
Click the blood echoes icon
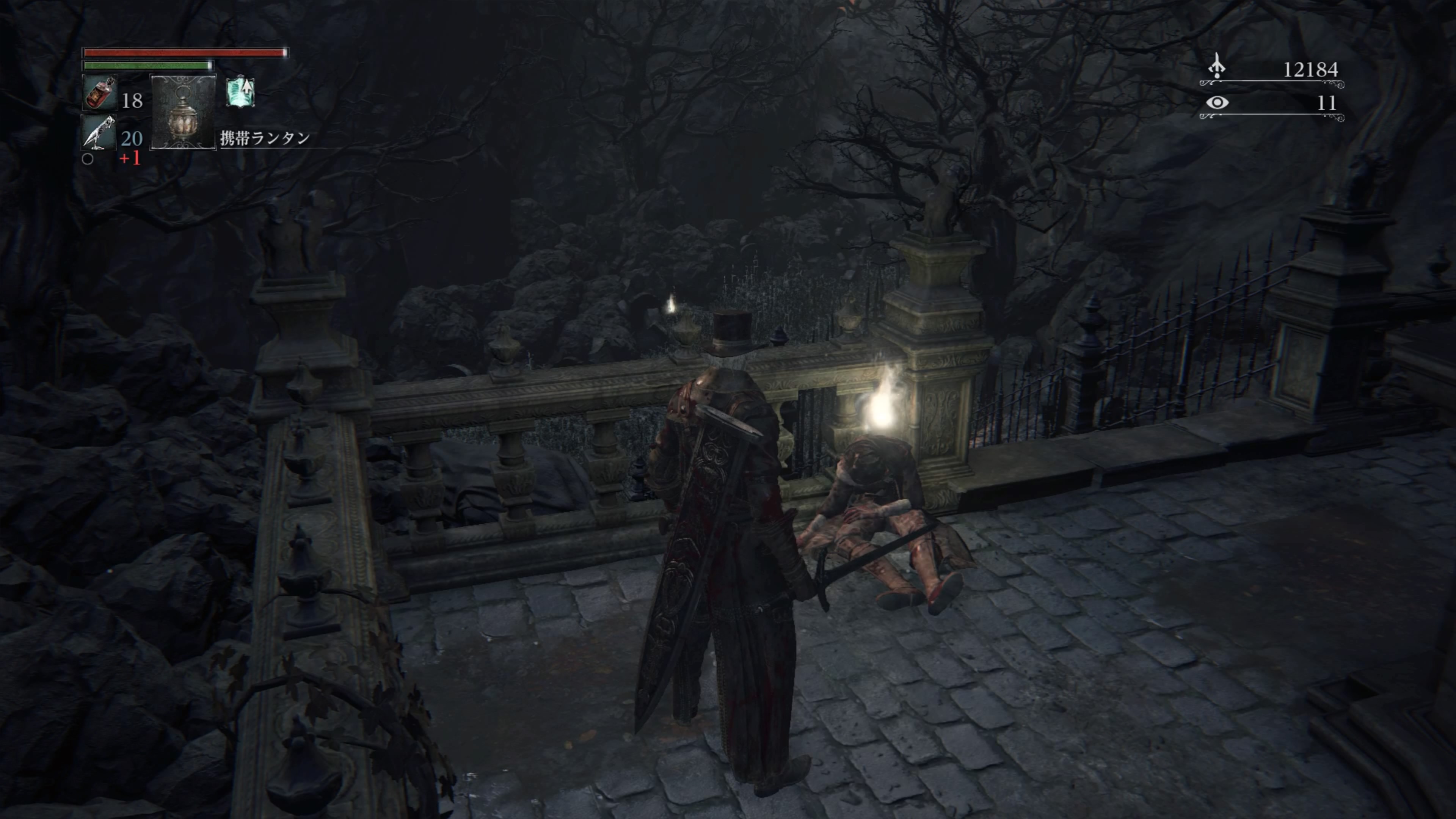pos(1217,67)
